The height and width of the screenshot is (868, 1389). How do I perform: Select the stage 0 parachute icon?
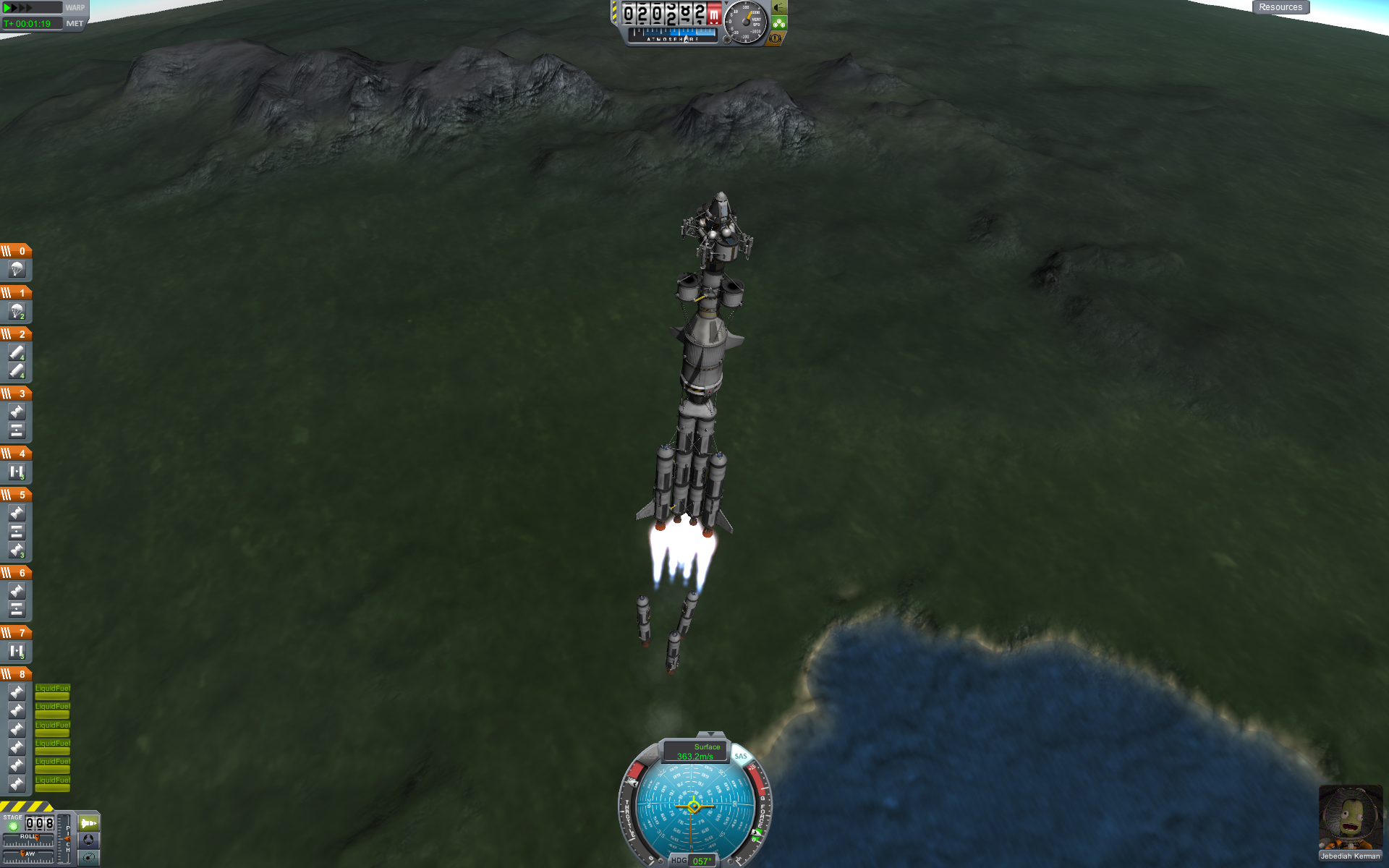(x=17, y=270)
